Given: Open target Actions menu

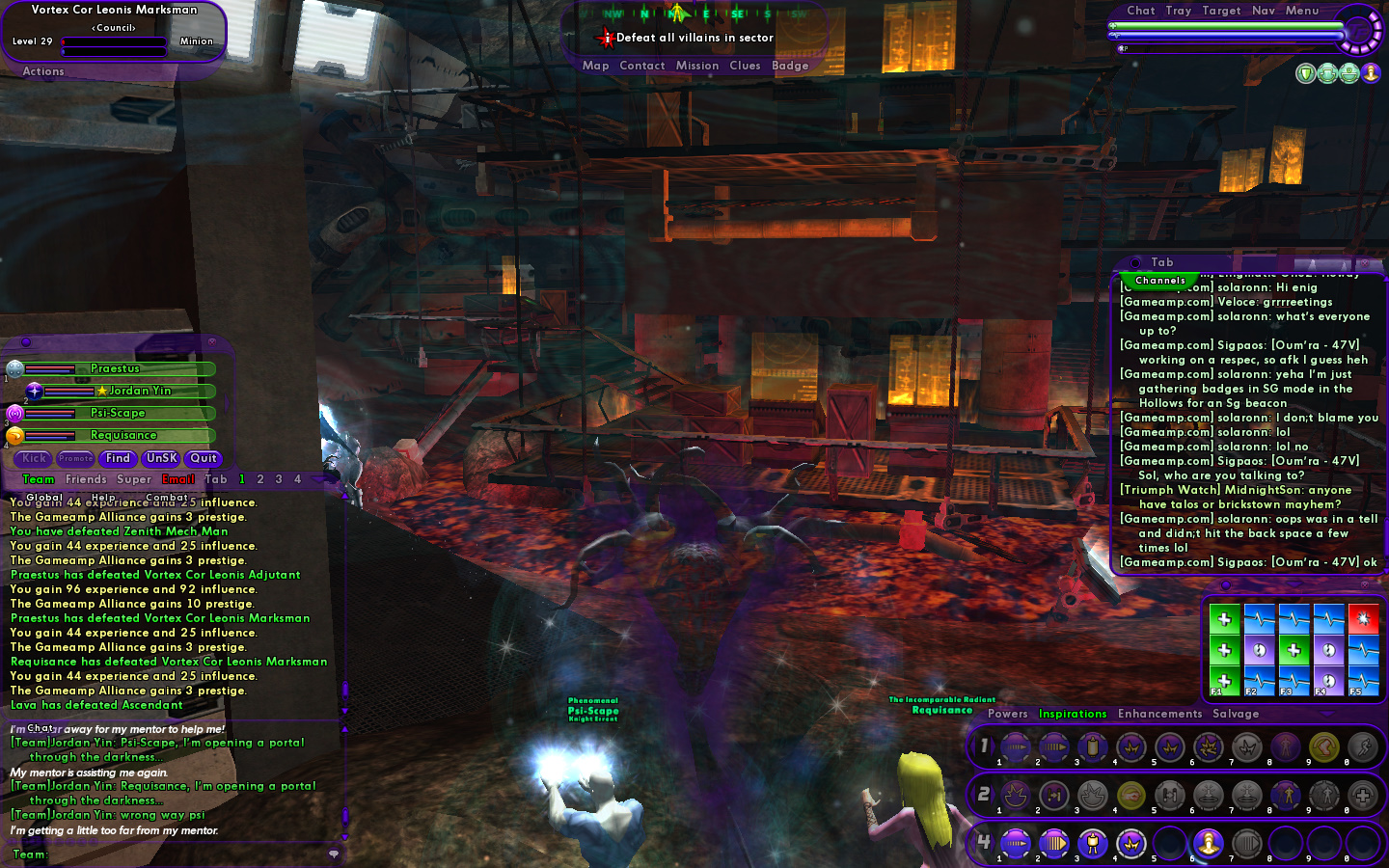Looking at the screenshot, I should pos(43,71).
